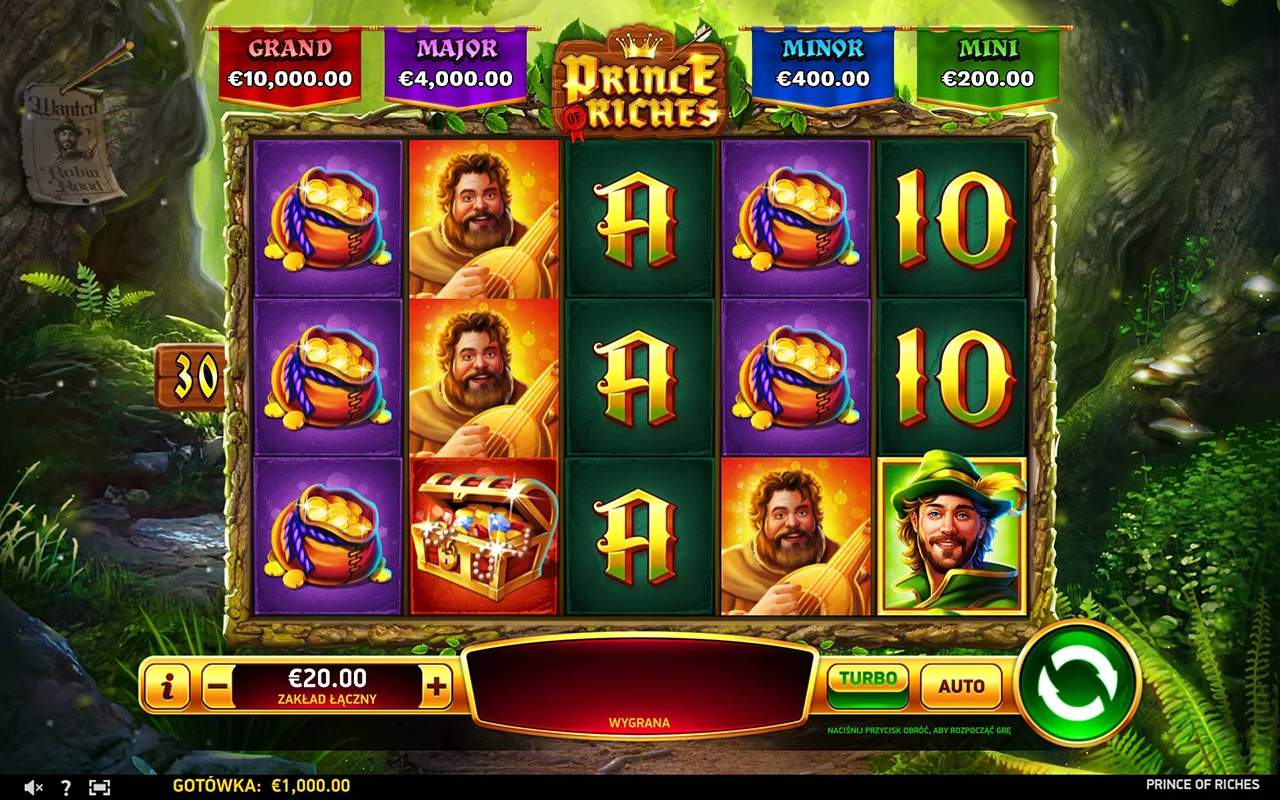The width and height of the screenshot is (1280, 800).
Task: Toggle fullscreen mode
Action: point(99,787)
